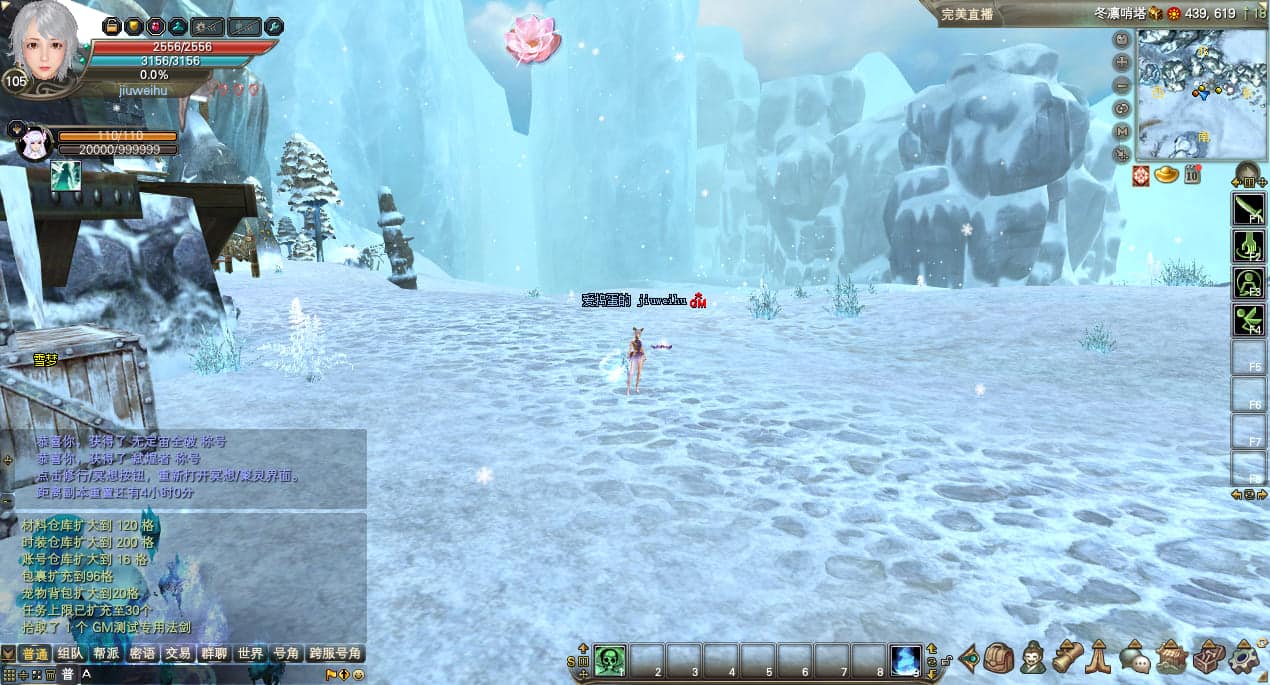
Task: Activate the F1 sword skill slot
Action: coord(1248,209)
